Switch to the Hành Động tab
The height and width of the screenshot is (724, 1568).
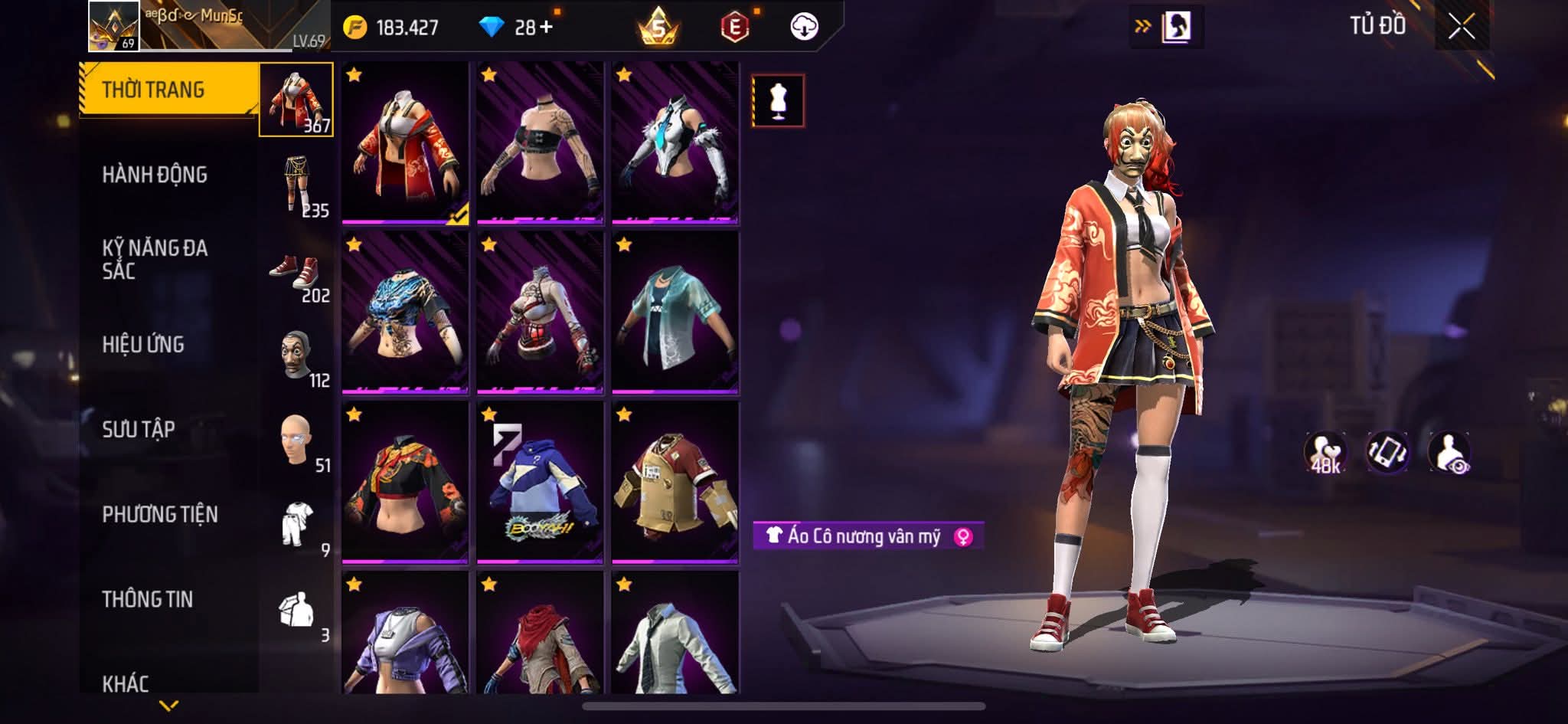155,175
